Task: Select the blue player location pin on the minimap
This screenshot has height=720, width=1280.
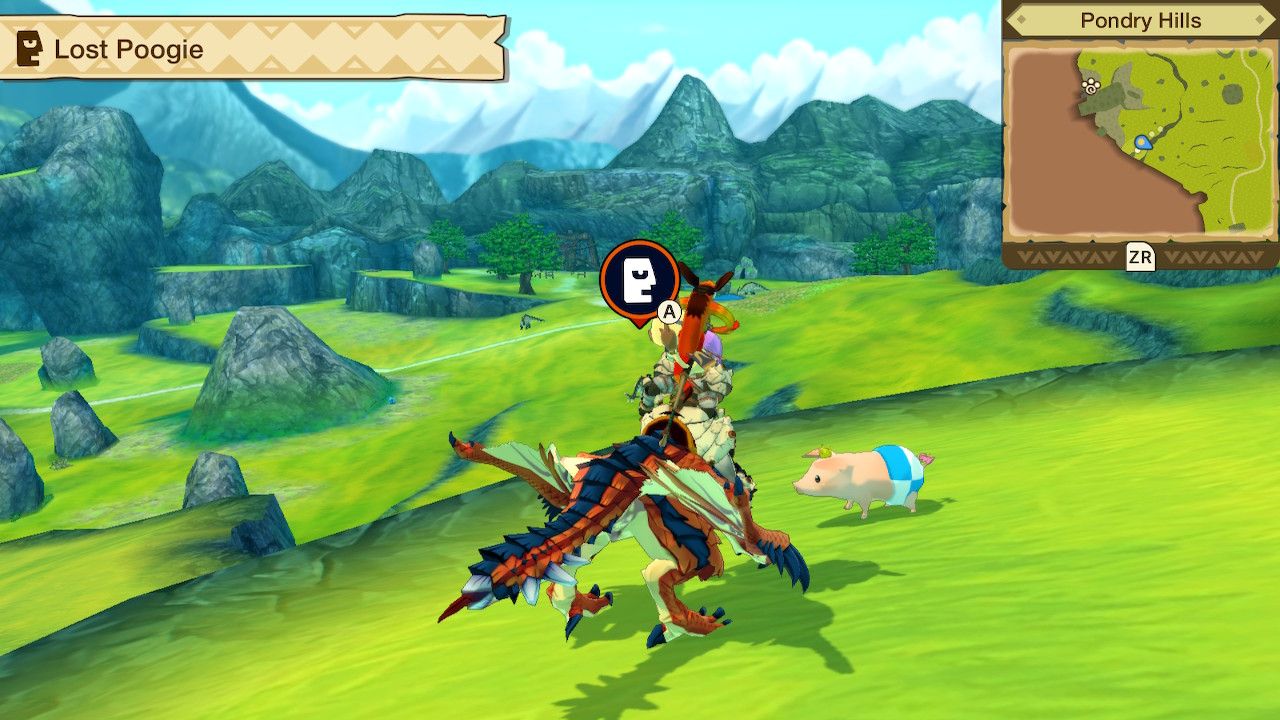Action: pos(1144,141)
